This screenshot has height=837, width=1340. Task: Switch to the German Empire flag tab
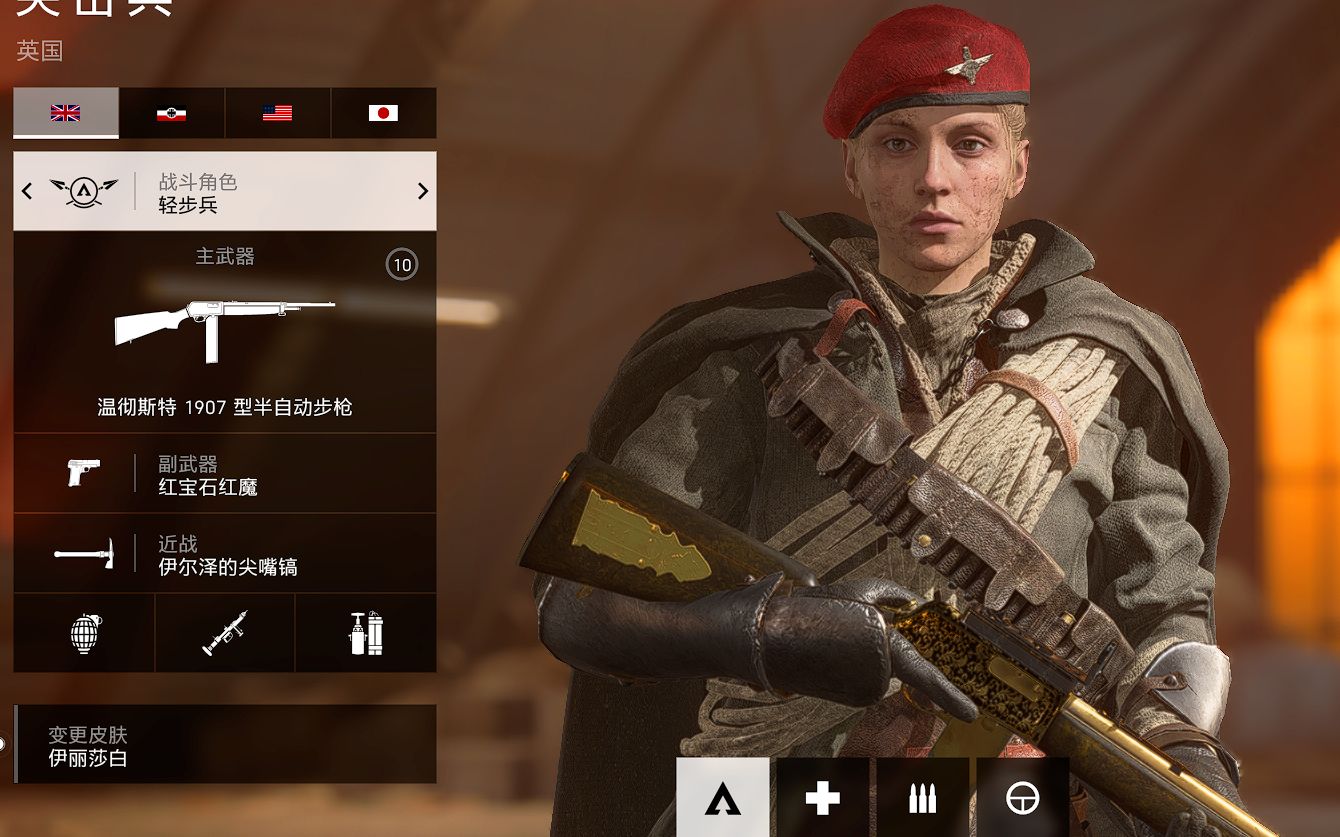point(172,113)
